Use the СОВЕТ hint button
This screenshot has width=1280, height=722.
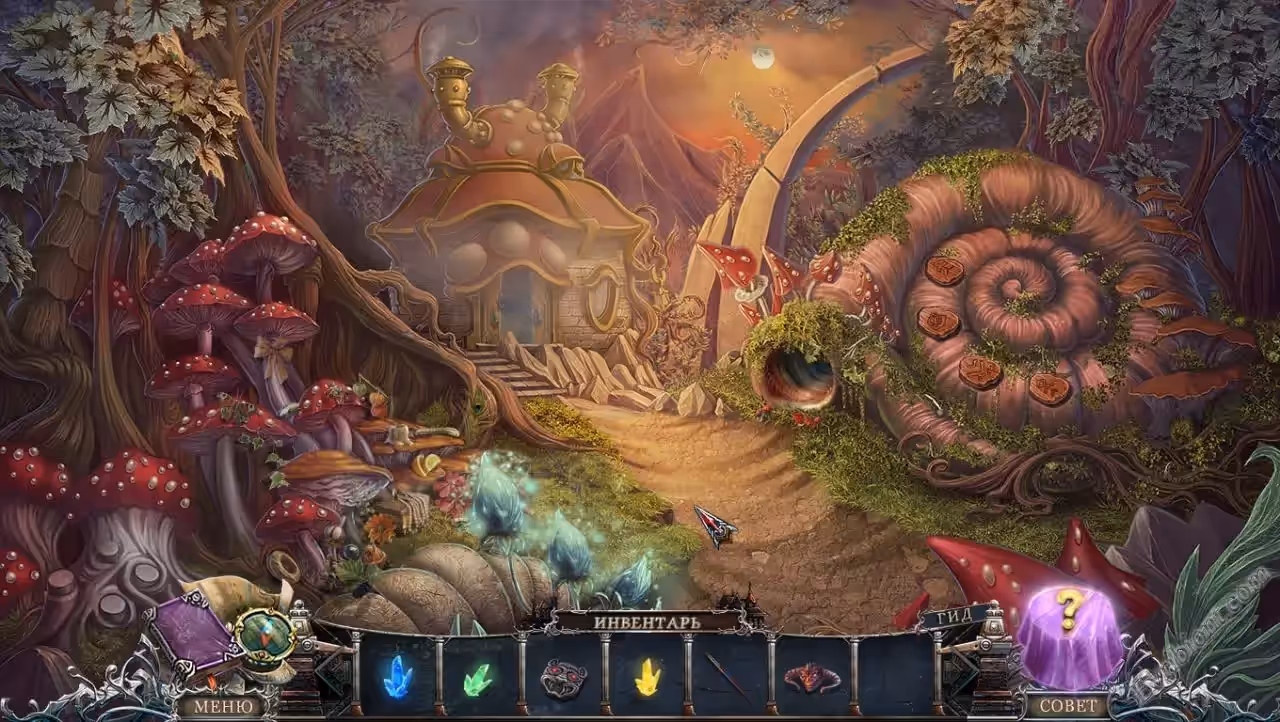(x=1068, y=705)
